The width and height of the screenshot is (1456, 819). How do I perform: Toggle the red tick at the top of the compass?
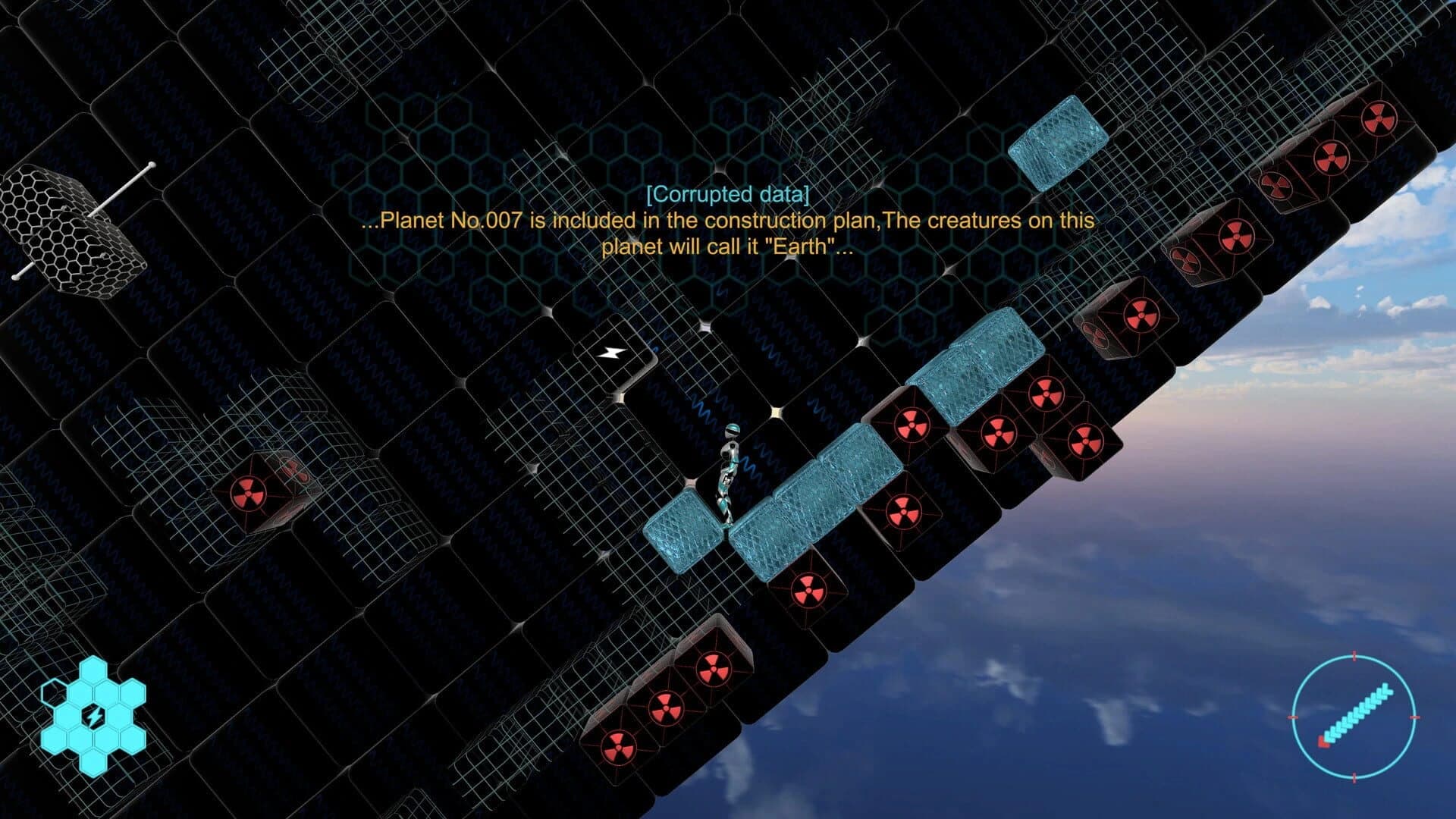[x=1355, y=654]
